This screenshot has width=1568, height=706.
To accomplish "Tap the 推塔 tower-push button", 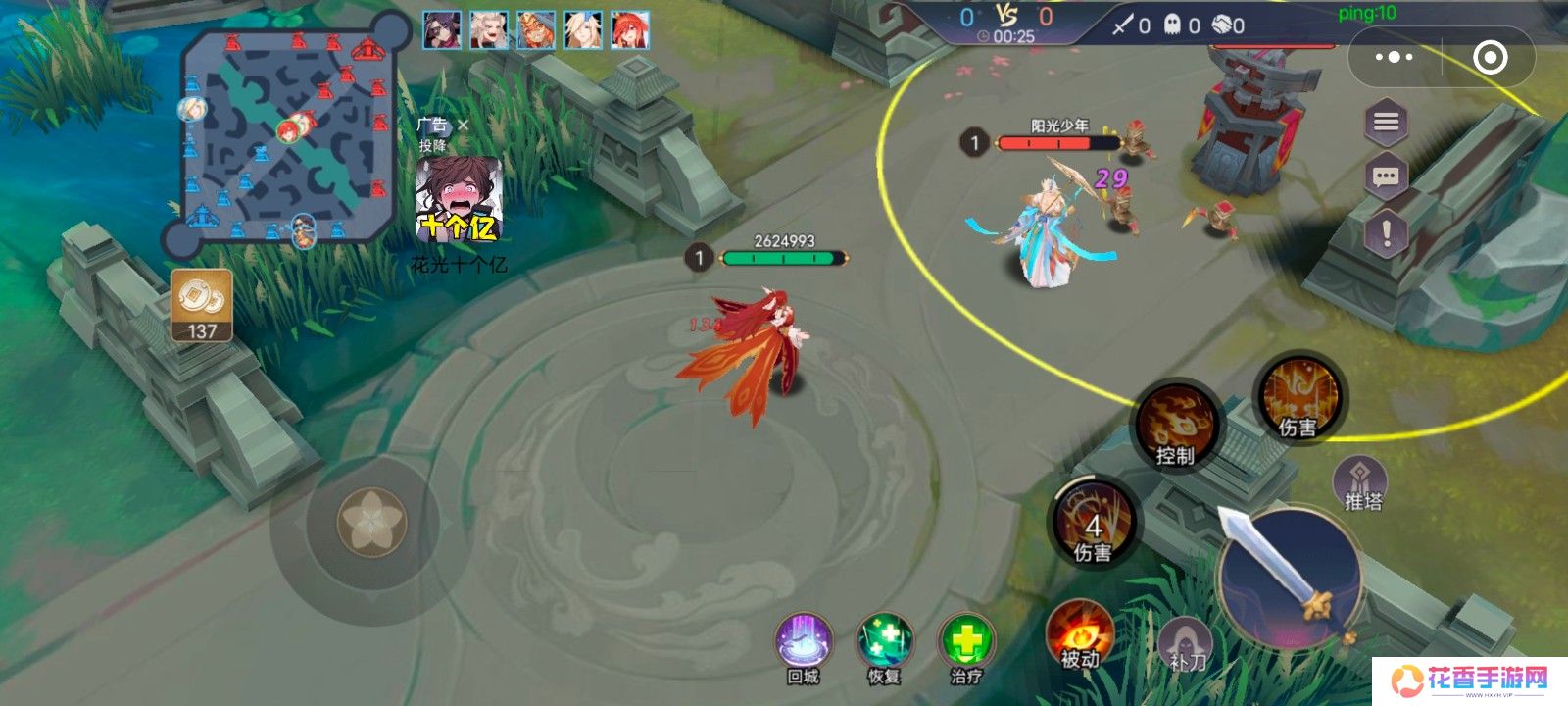I will (1361, 484).
